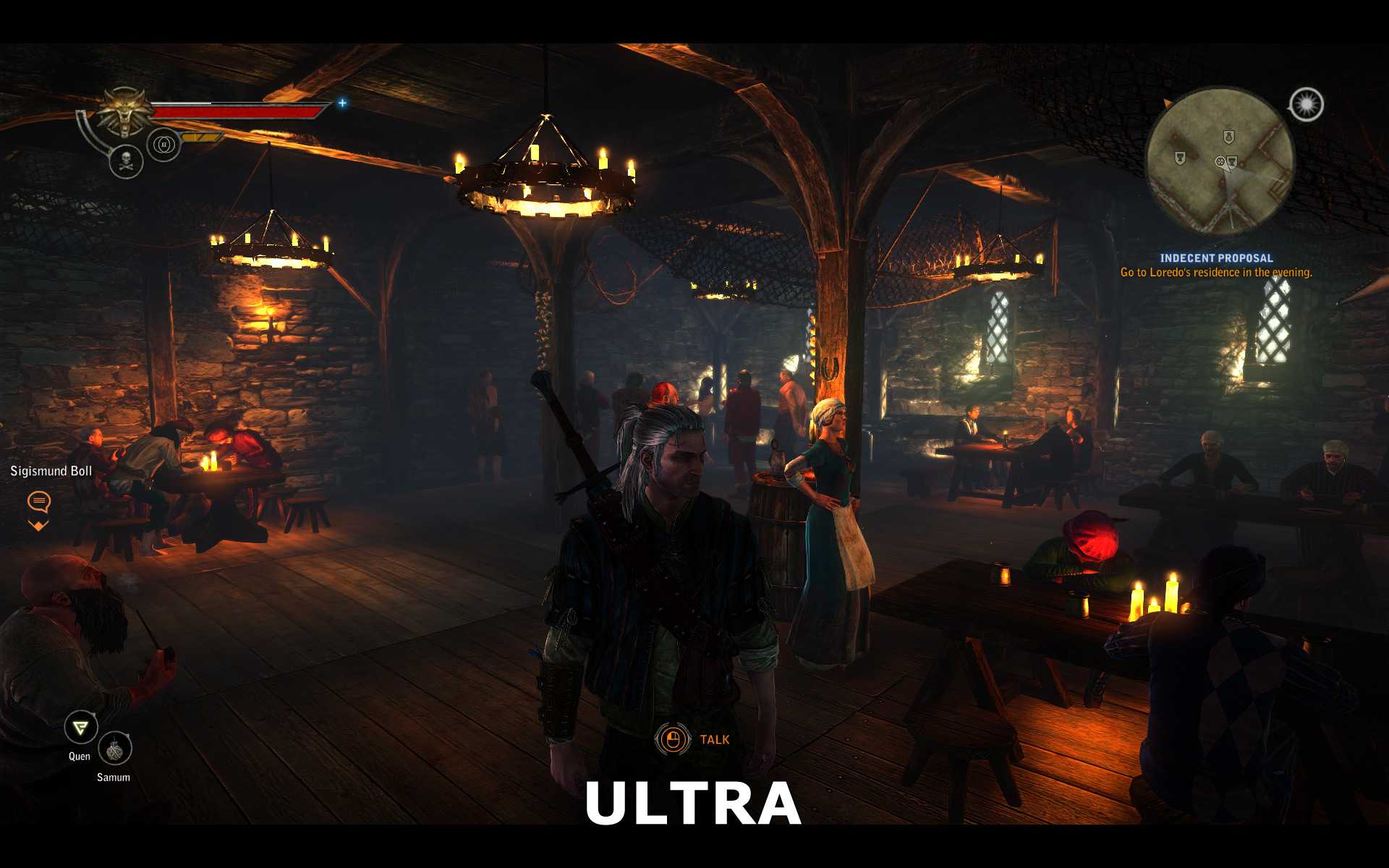The width and height of the screenshot is (1389, 868).
Task: Click the wolf medallion icon
Action: [125, 111]
